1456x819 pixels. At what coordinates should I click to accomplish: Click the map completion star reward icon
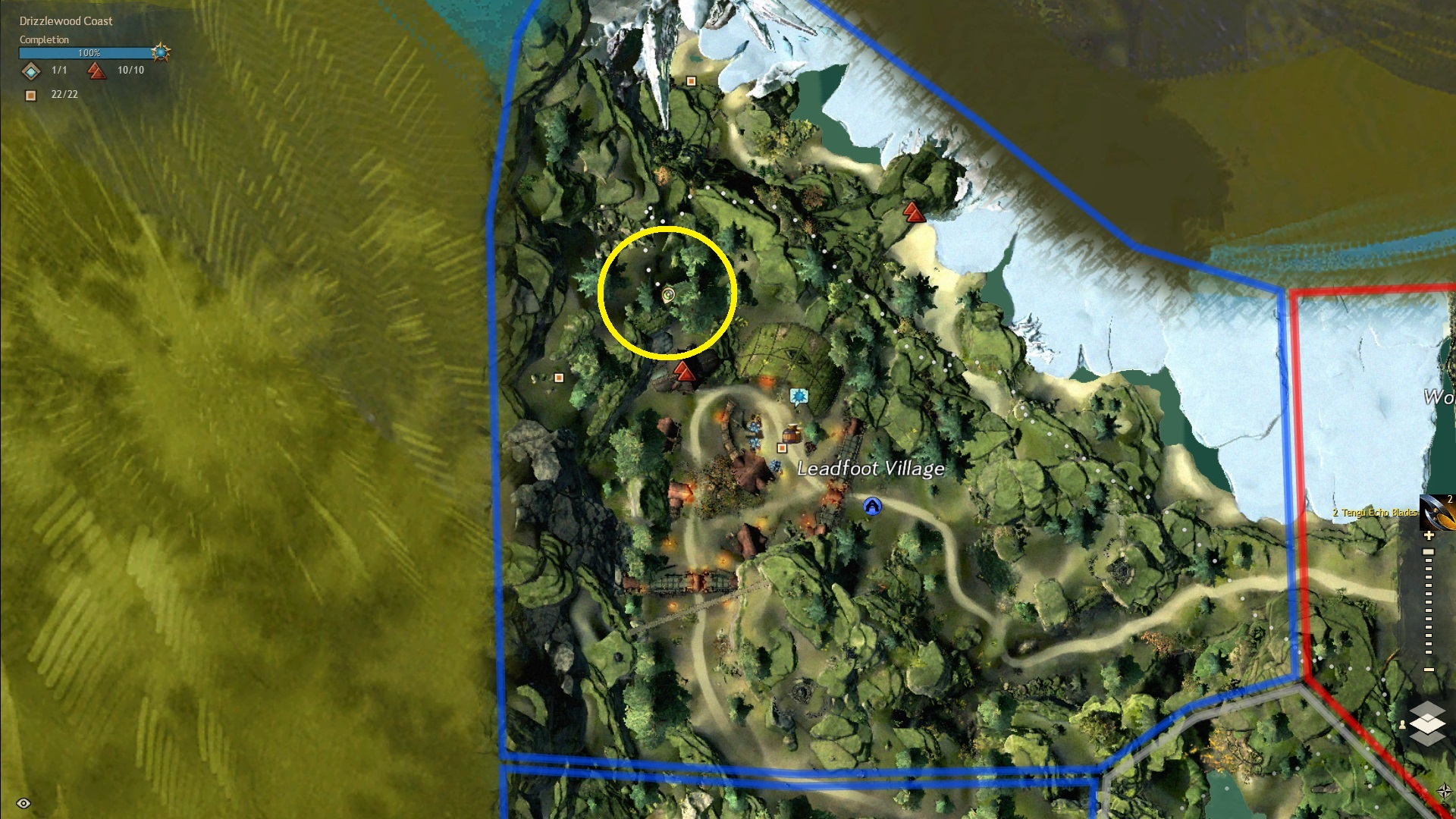coord(160,52)
